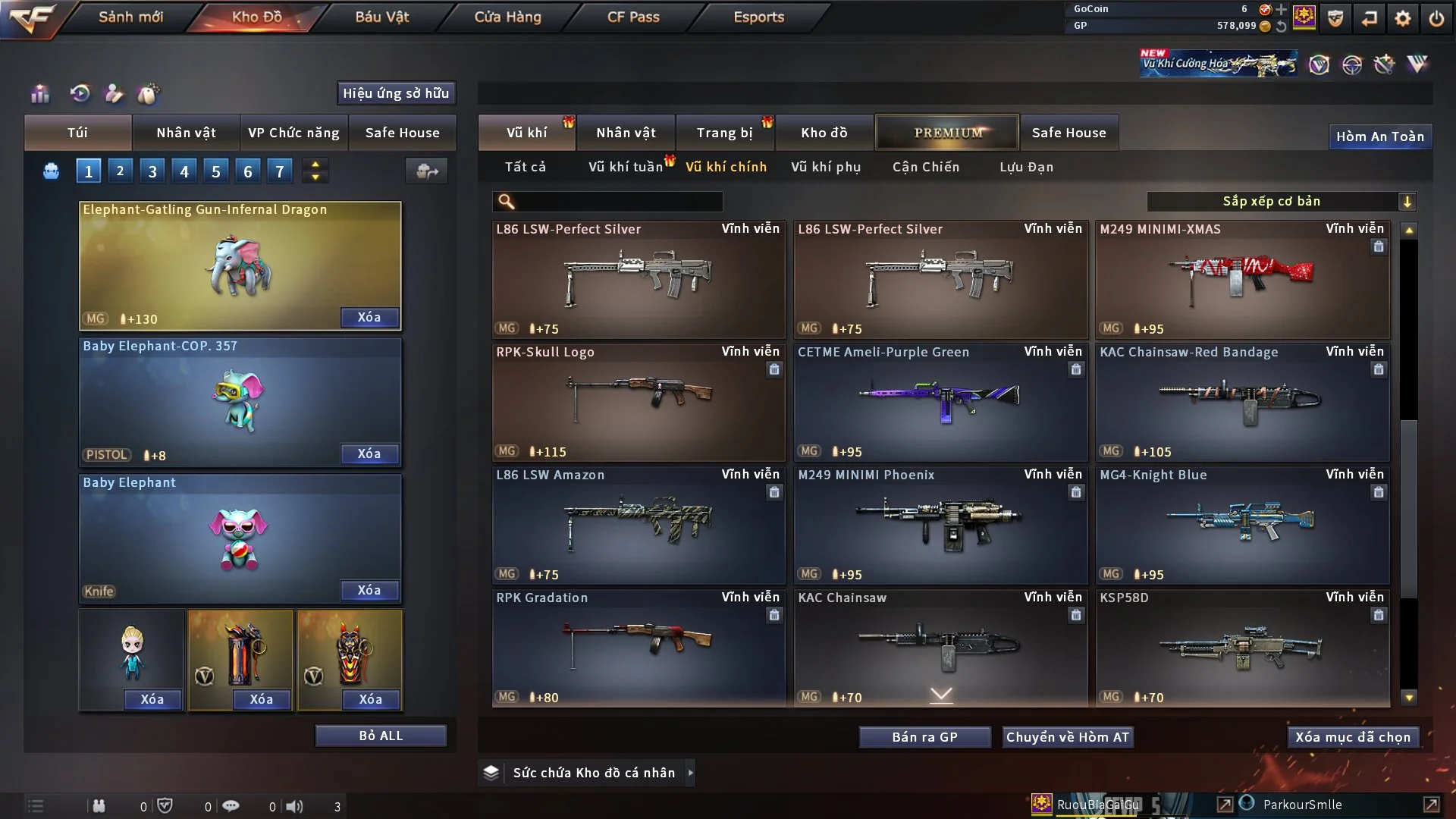Open the CF Pass menu

pos(633,17)
